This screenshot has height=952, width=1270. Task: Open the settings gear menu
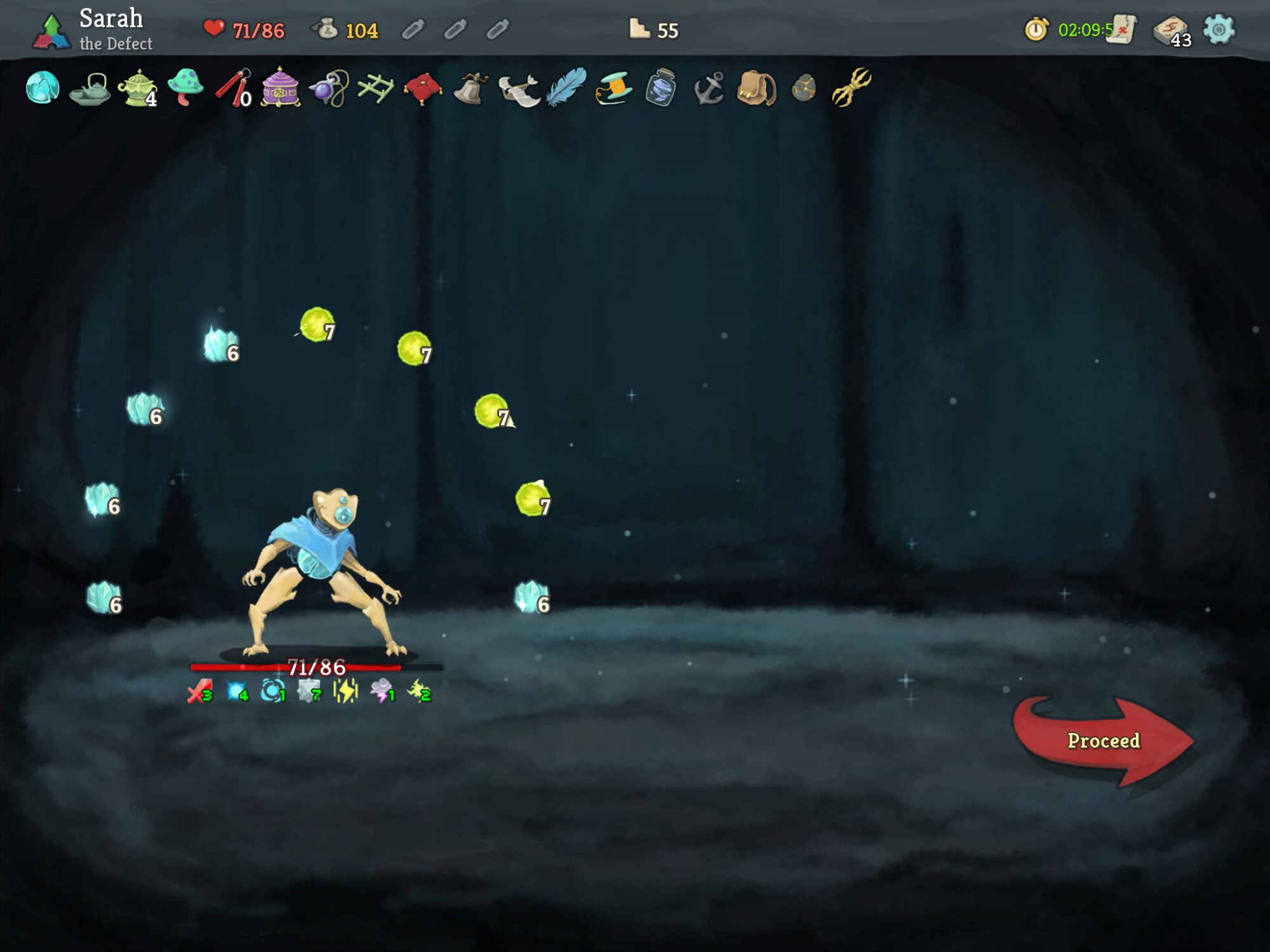(1219, 30)
